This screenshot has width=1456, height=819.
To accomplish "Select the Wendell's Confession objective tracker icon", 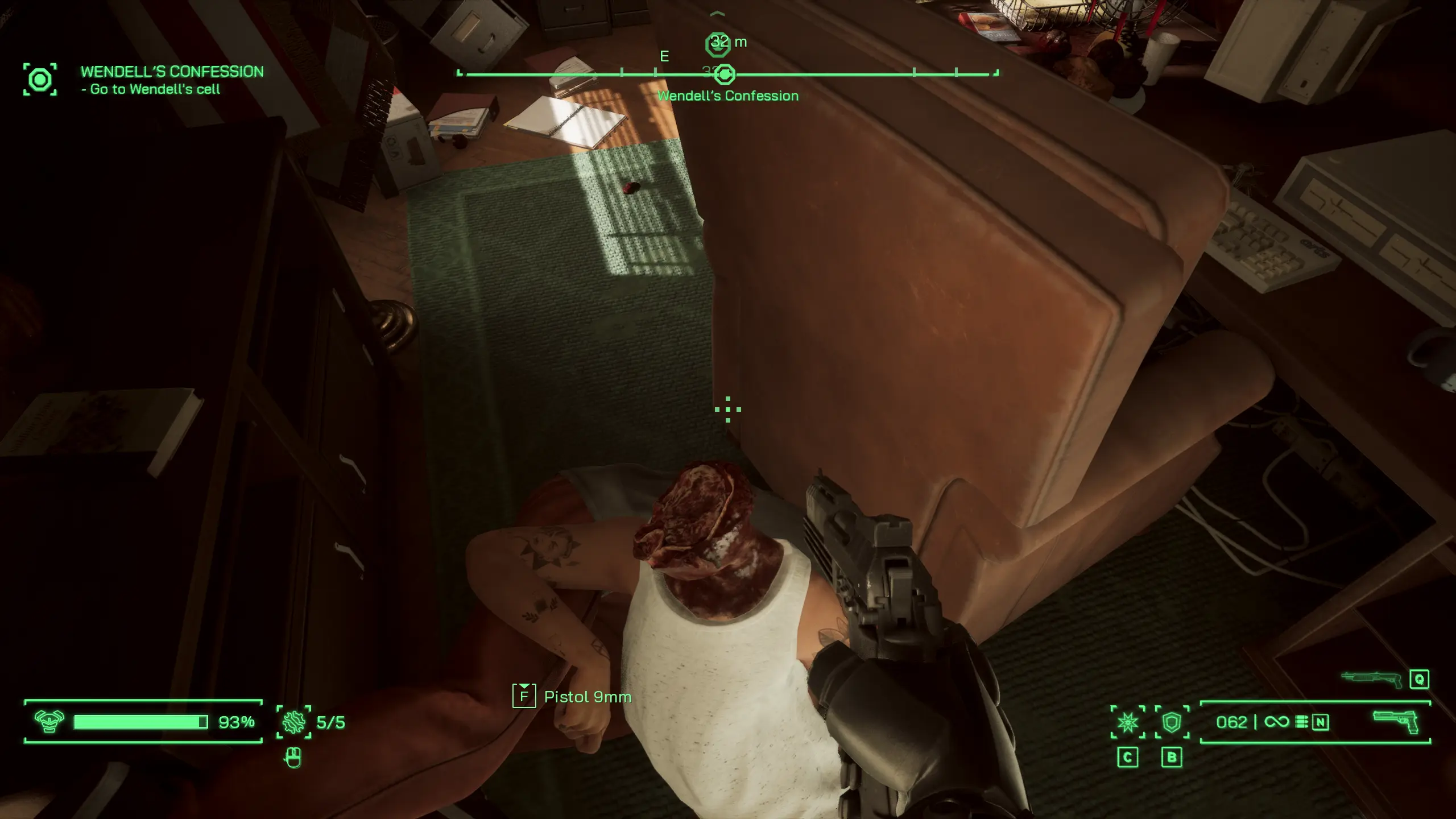I will tap(40, 80).
